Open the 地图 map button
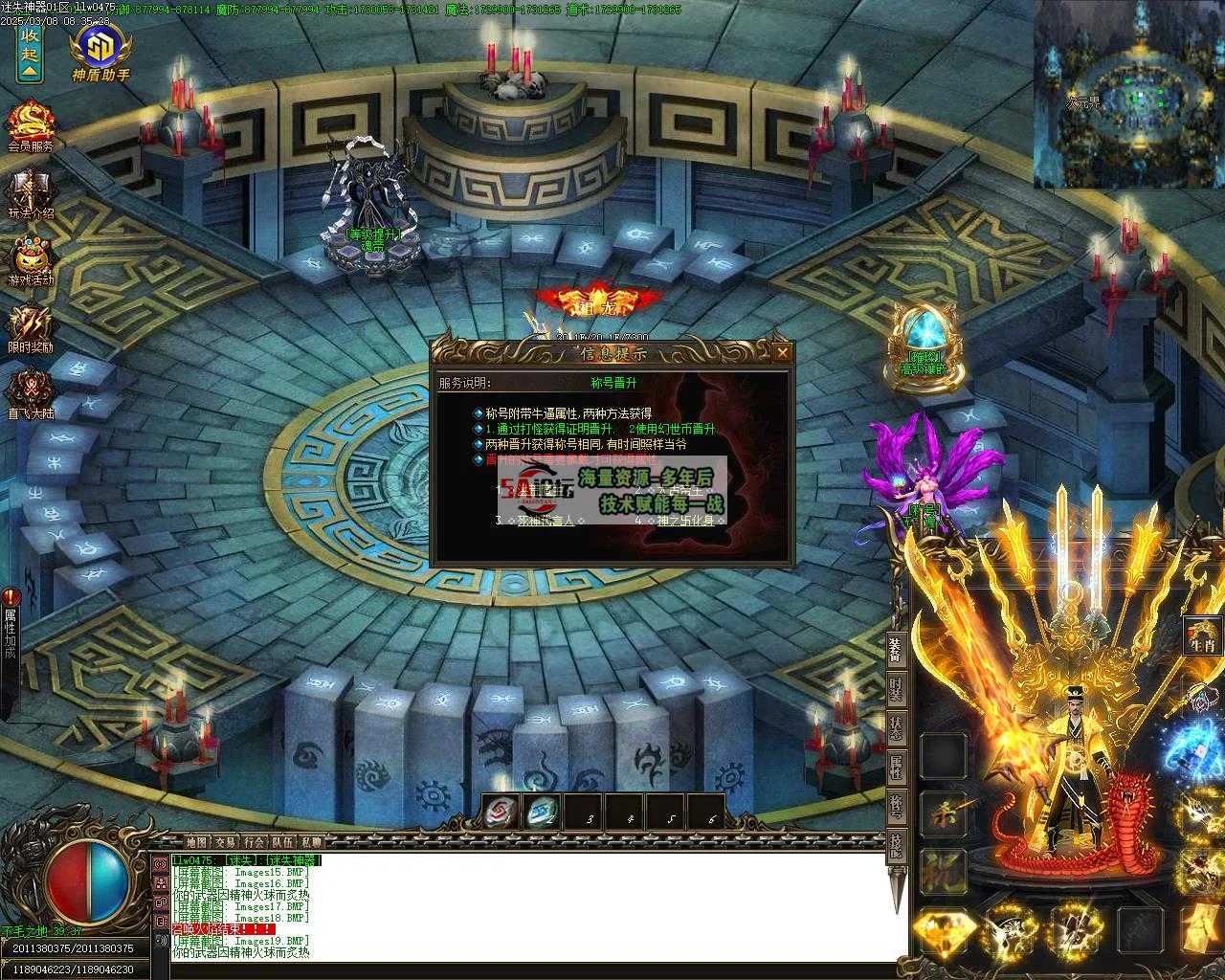 pos(196,842)
